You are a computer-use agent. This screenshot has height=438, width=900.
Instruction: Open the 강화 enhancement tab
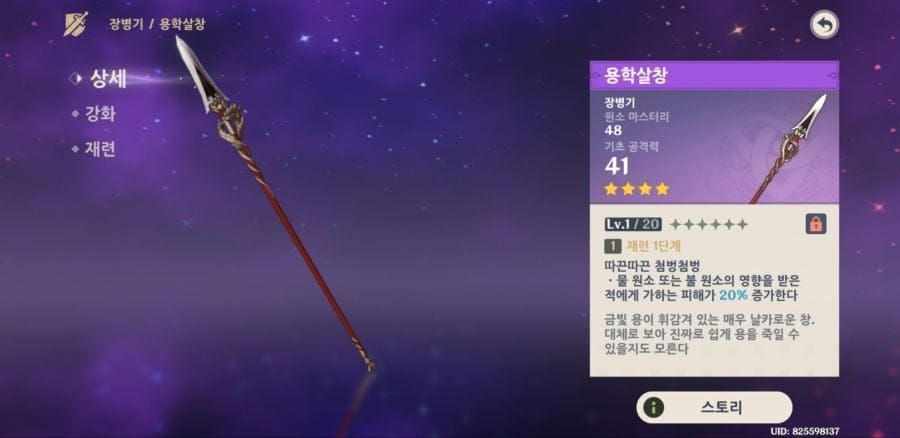point(100,114)
